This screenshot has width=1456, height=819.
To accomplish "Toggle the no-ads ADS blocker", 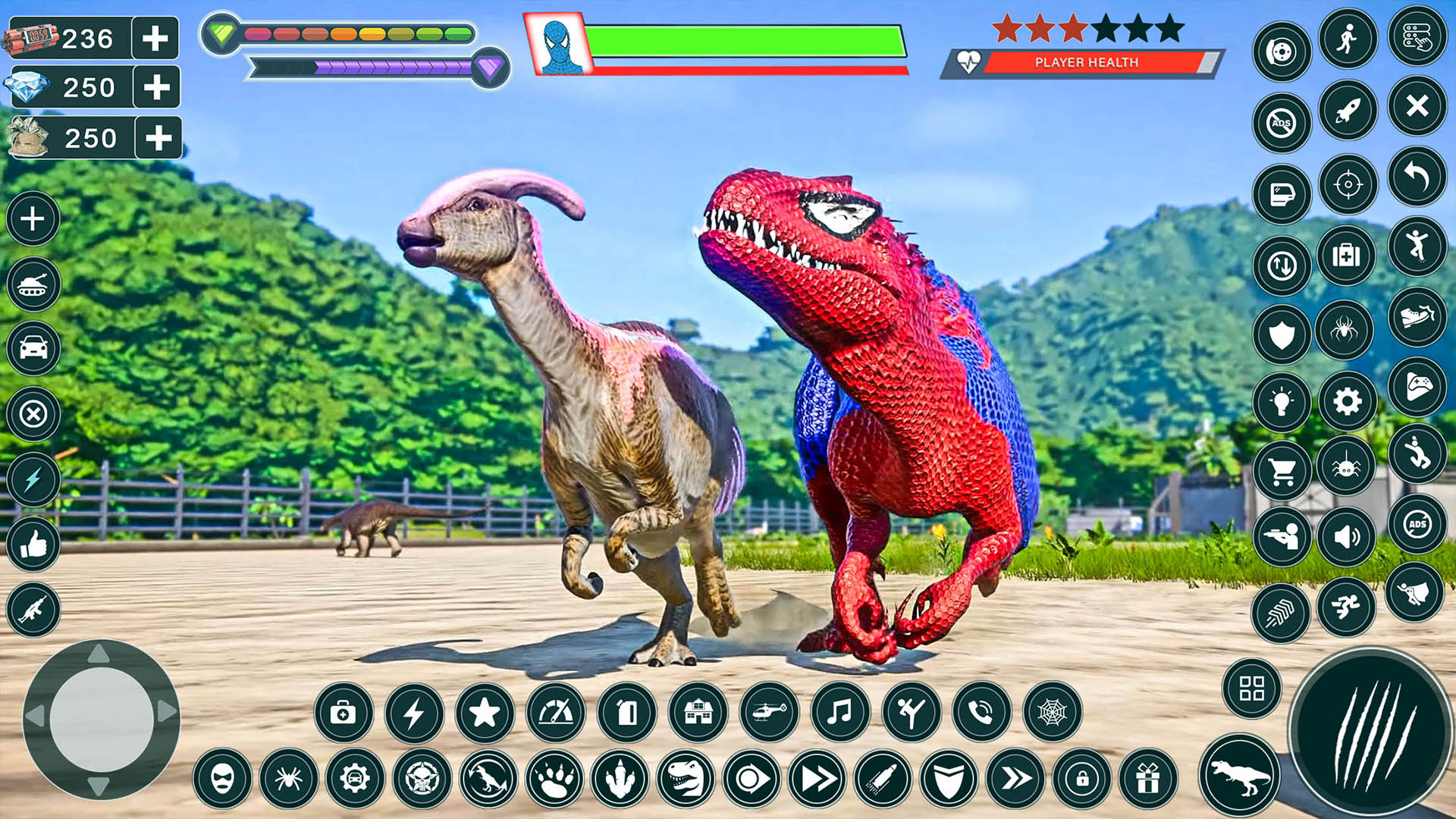I will coord(1282,120).
